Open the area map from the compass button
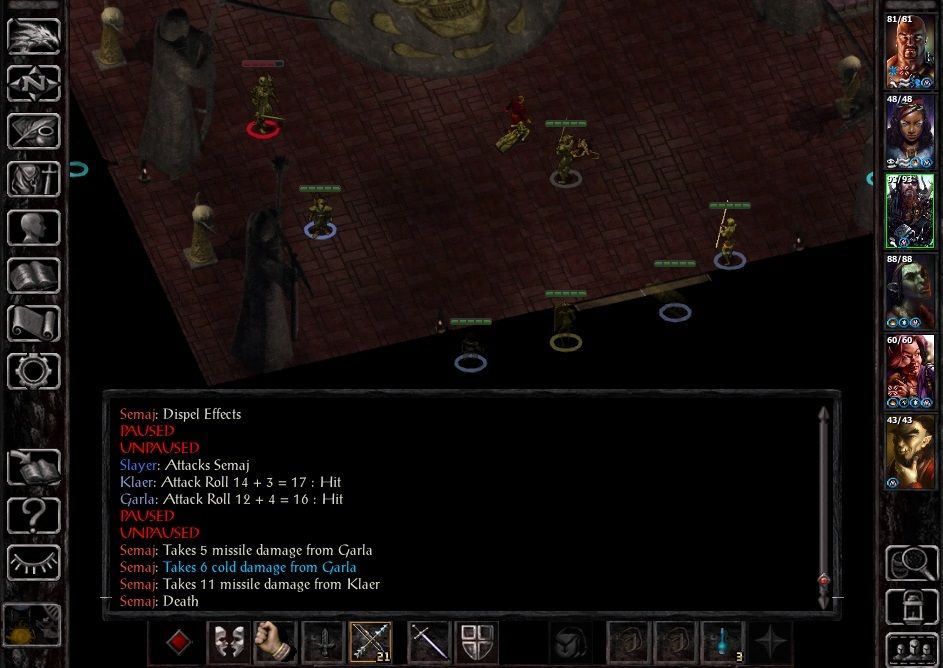This screenshot has width=943, height=668. (x=33, y=83)
